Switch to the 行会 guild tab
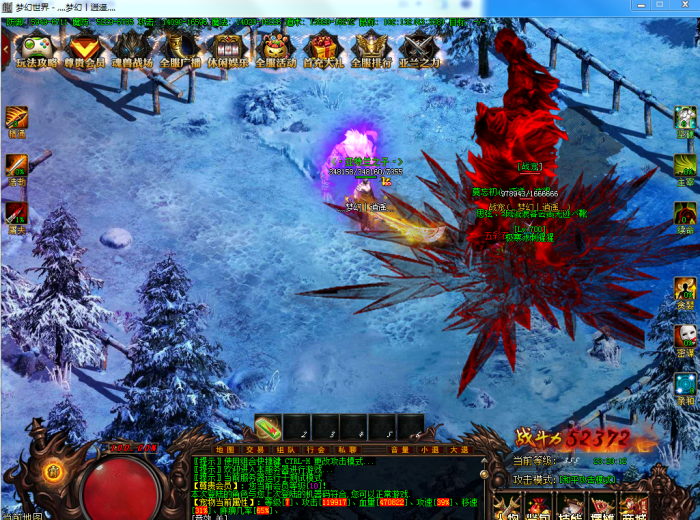The width and height of the screenshot is (700, 520). coord(317,450)
